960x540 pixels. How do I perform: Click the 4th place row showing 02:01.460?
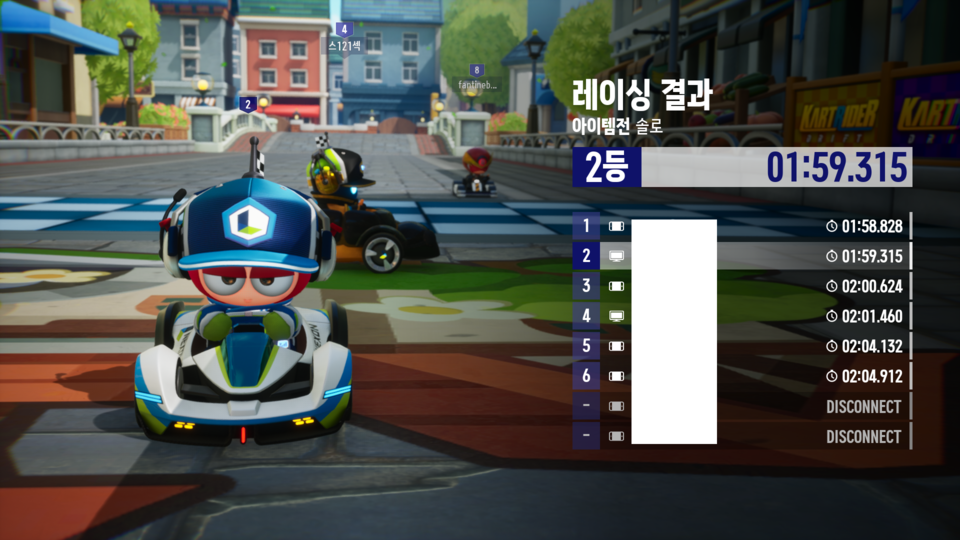[x=741, y=316]
